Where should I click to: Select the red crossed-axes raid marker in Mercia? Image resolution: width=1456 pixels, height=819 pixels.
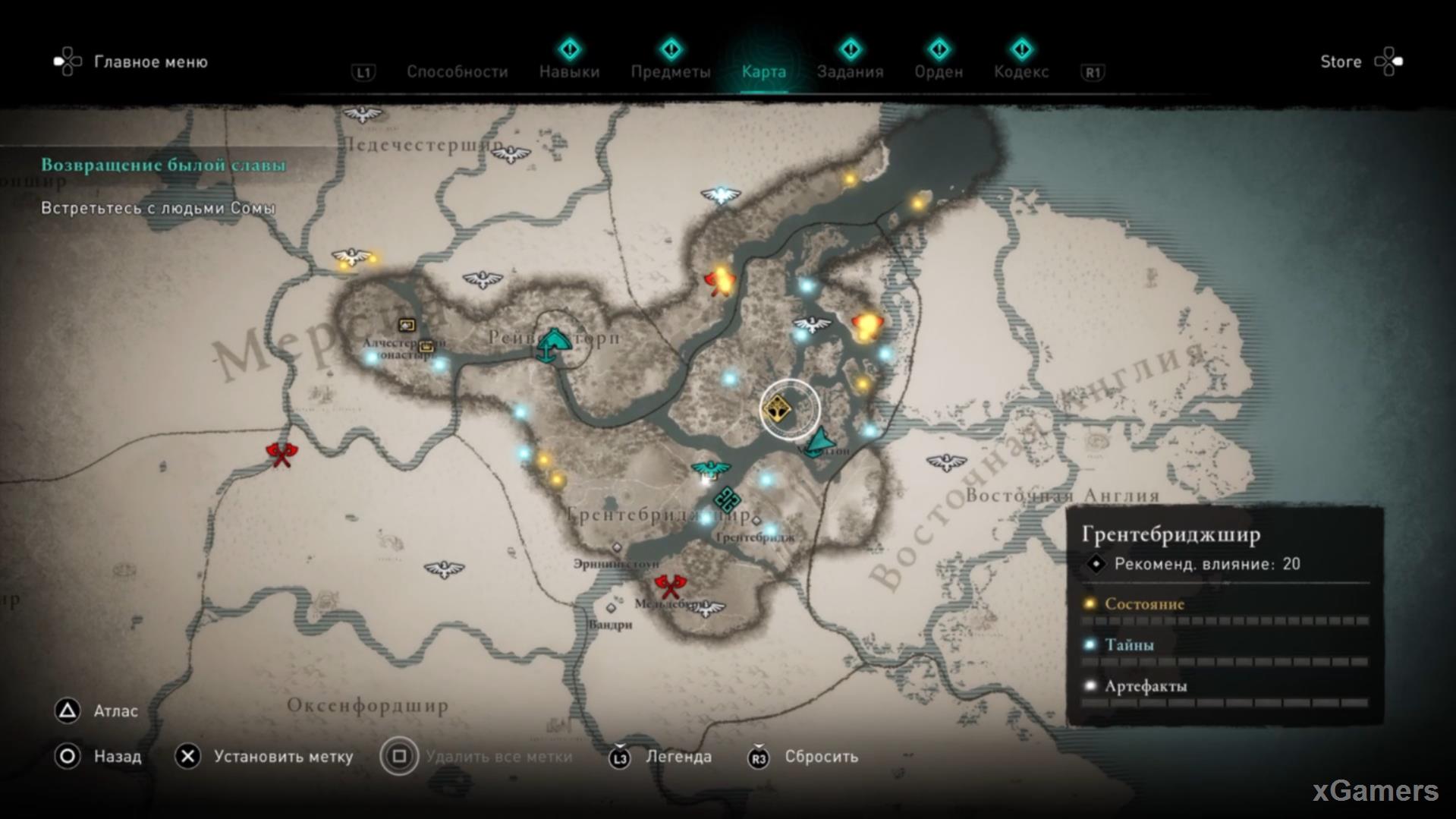pos(281,455)
